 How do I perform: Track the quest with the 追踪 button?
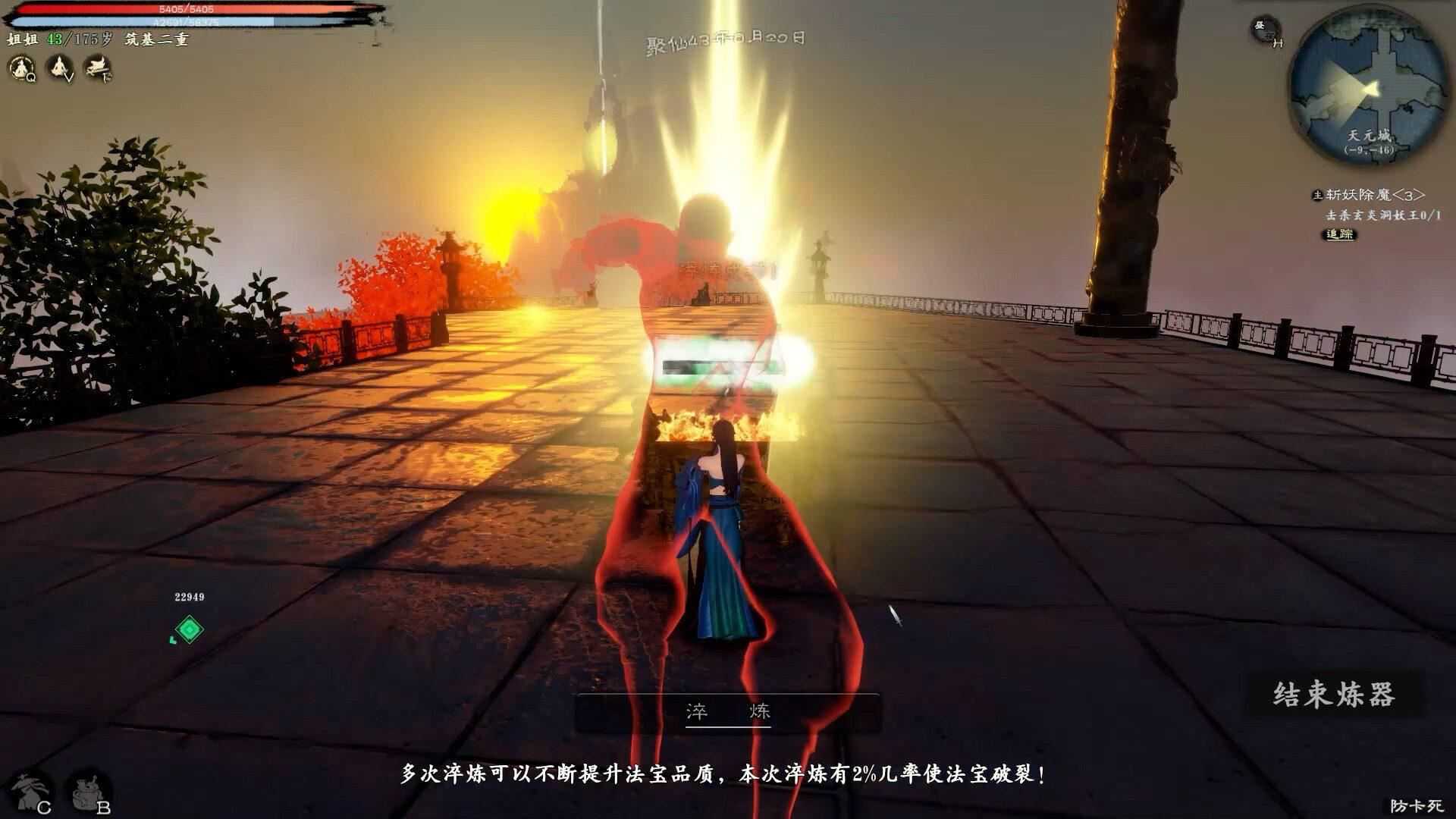(1340, 234)
